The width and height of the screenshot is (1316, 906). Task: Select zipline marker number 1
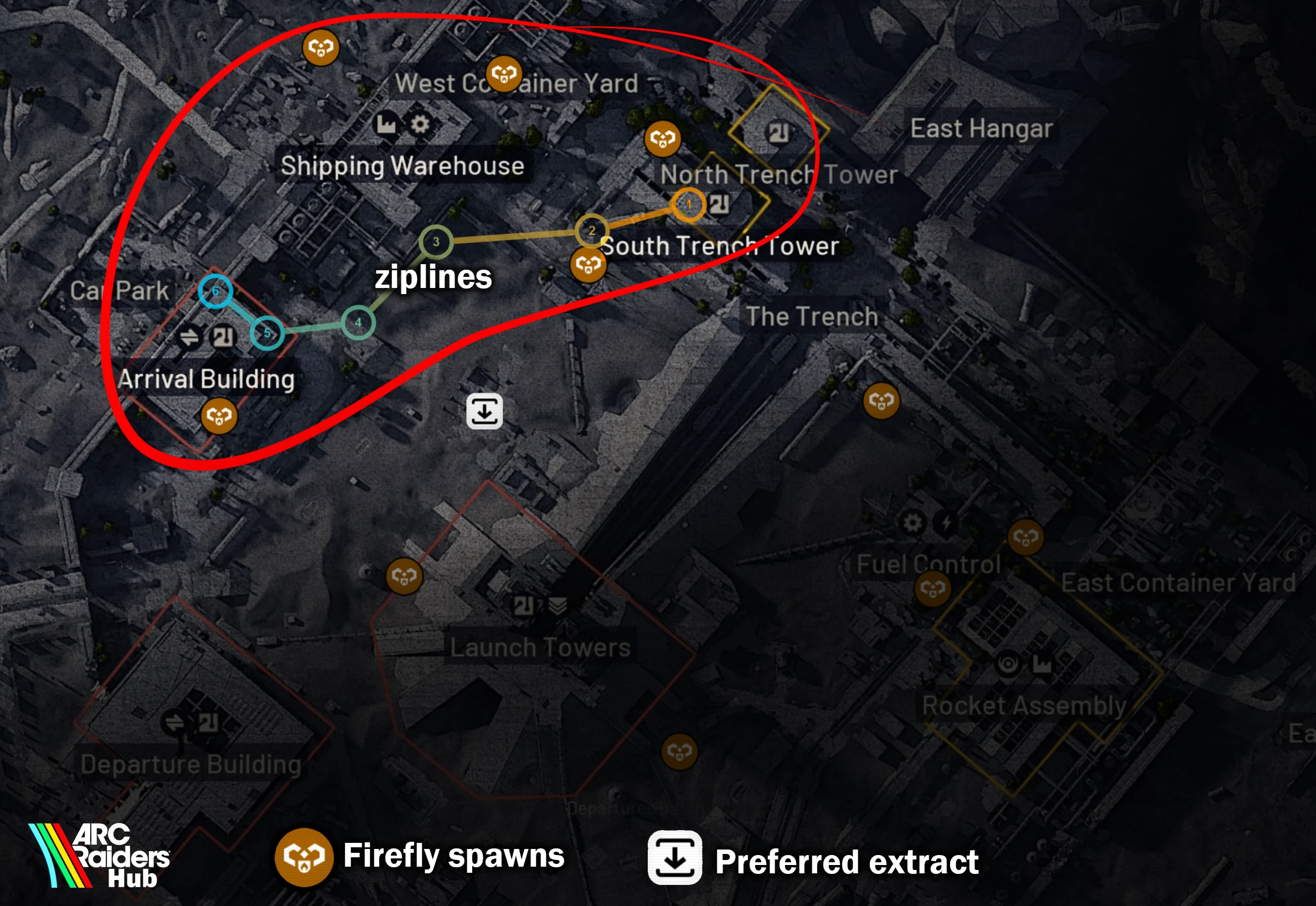click(688, 205)
